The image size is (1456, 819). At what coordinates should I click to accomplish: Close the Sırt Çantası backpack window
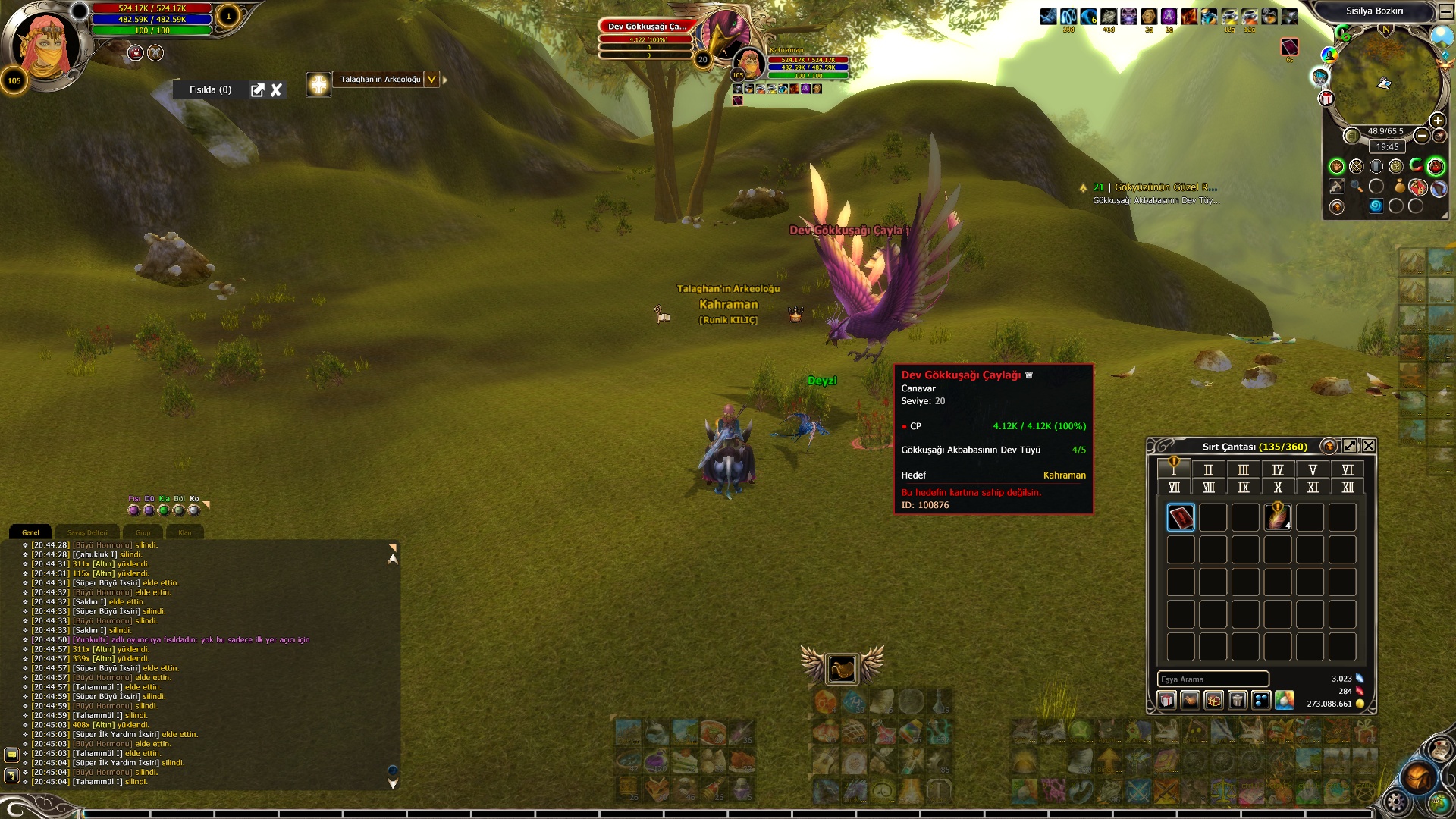click(1369, 446)
